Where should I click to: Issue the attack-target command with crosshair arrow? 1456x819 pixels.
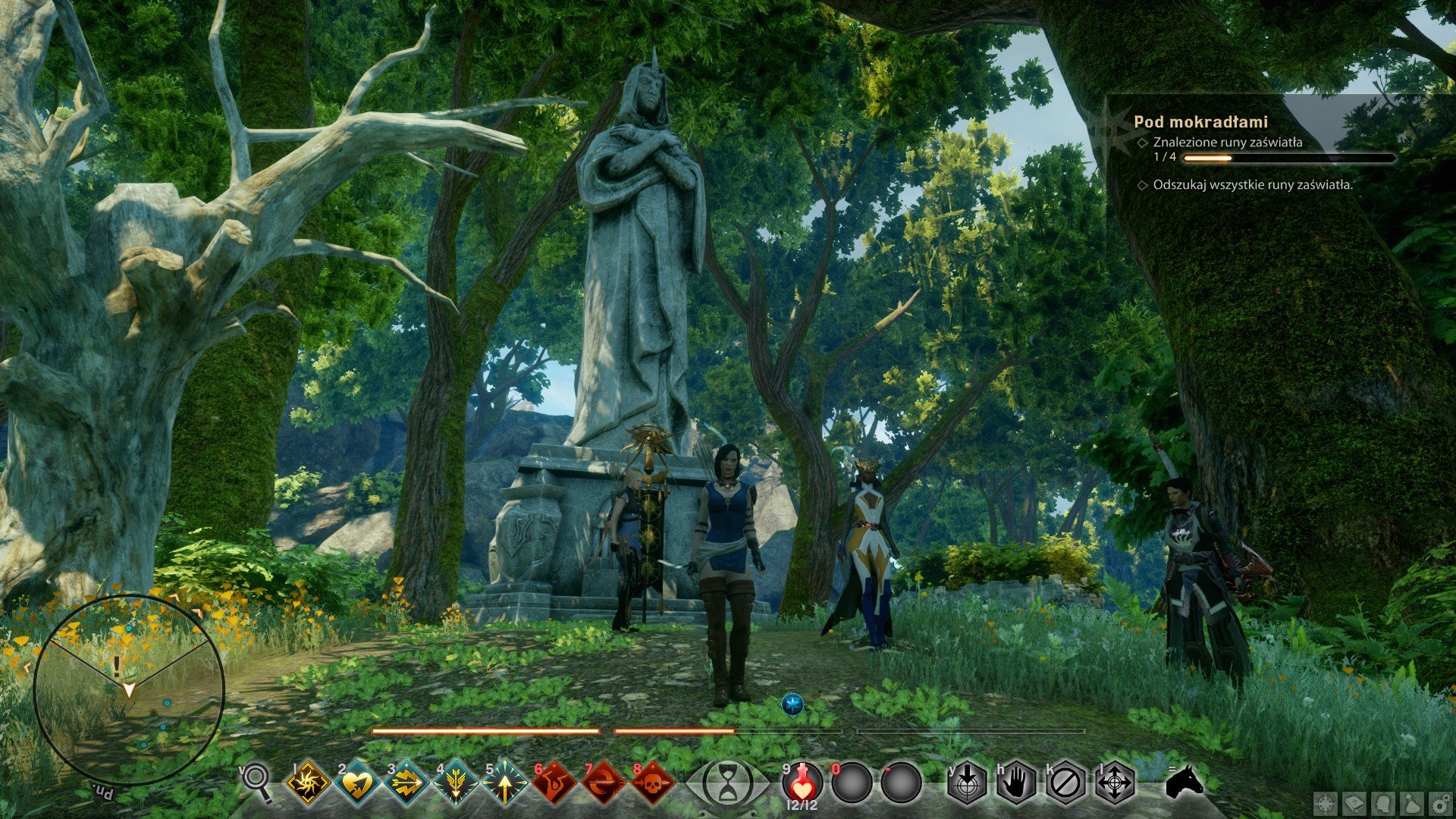(x=967, y=783)
